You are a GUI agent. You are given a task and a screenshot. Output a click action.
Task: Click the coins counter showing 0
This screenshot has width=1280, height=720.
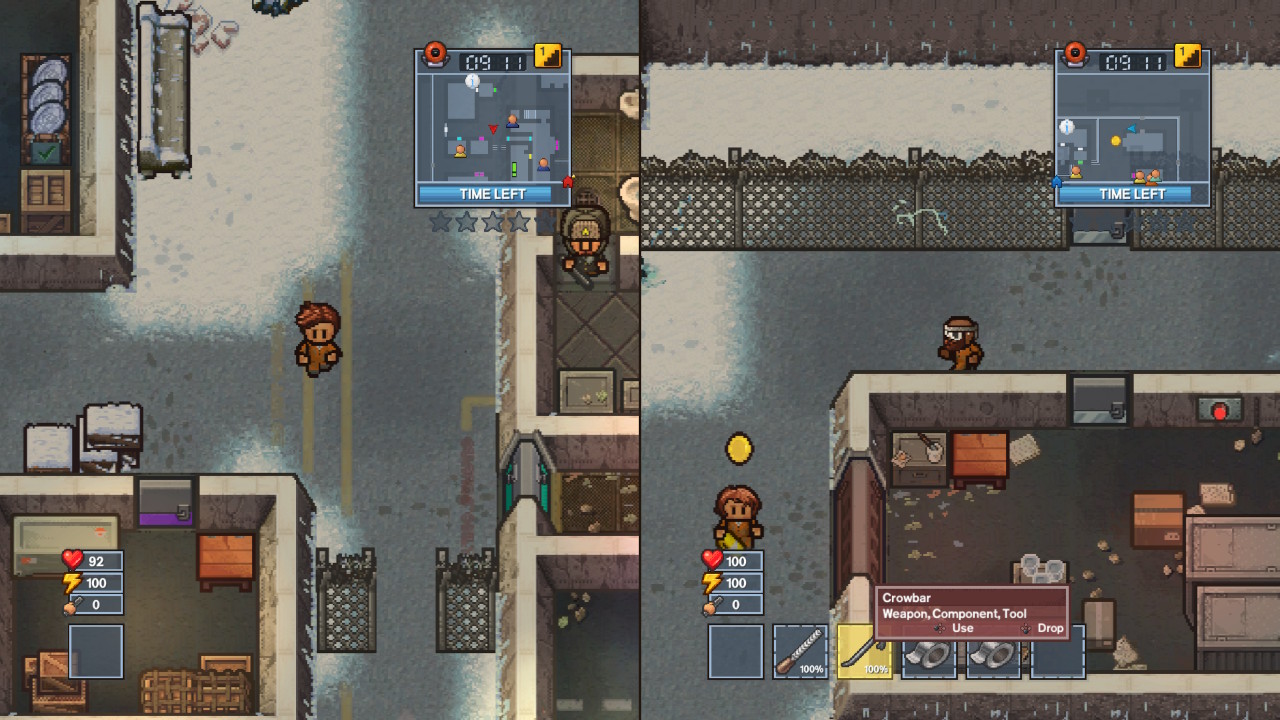94,604
